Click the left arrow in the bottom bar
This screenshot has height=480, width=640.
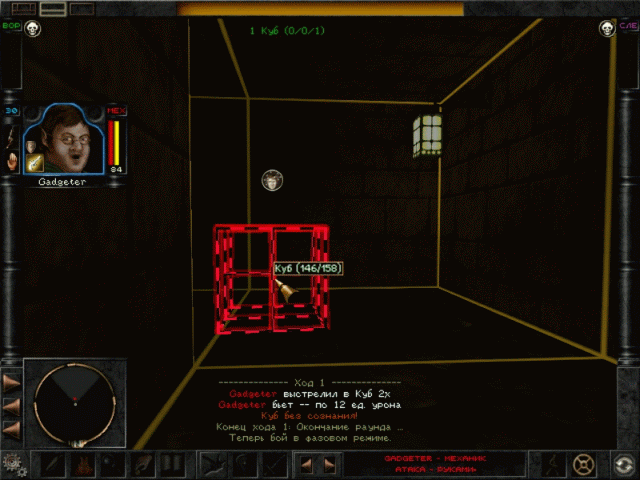[308, 464]
